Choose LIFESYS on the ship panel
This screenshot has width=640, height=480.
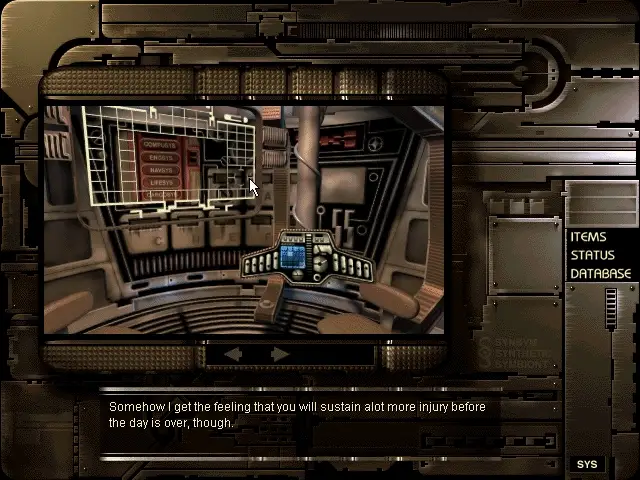click(162, 184)
